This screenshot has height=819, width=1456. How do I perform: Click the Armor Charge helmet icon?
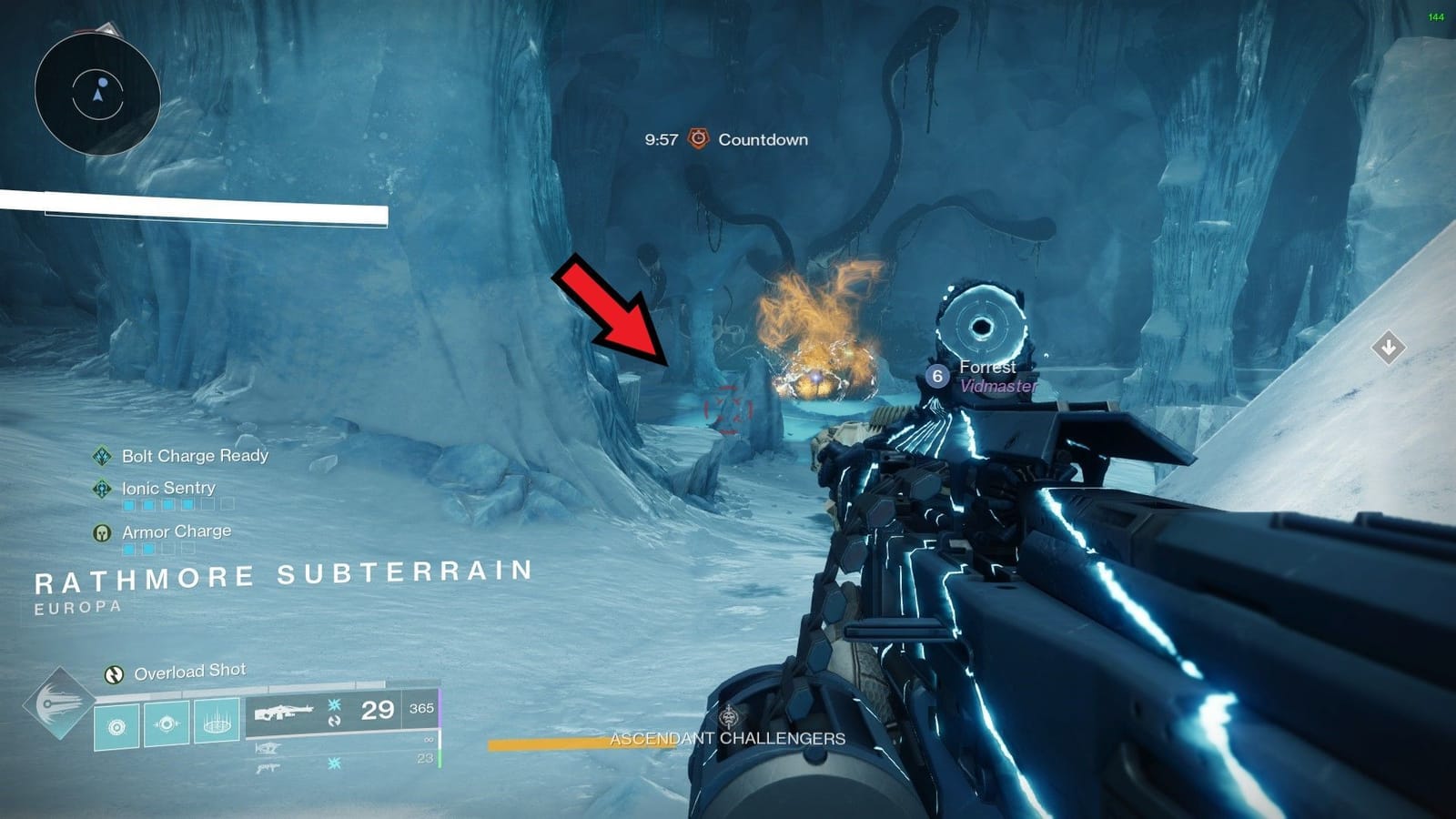click(x=101, y=531)
